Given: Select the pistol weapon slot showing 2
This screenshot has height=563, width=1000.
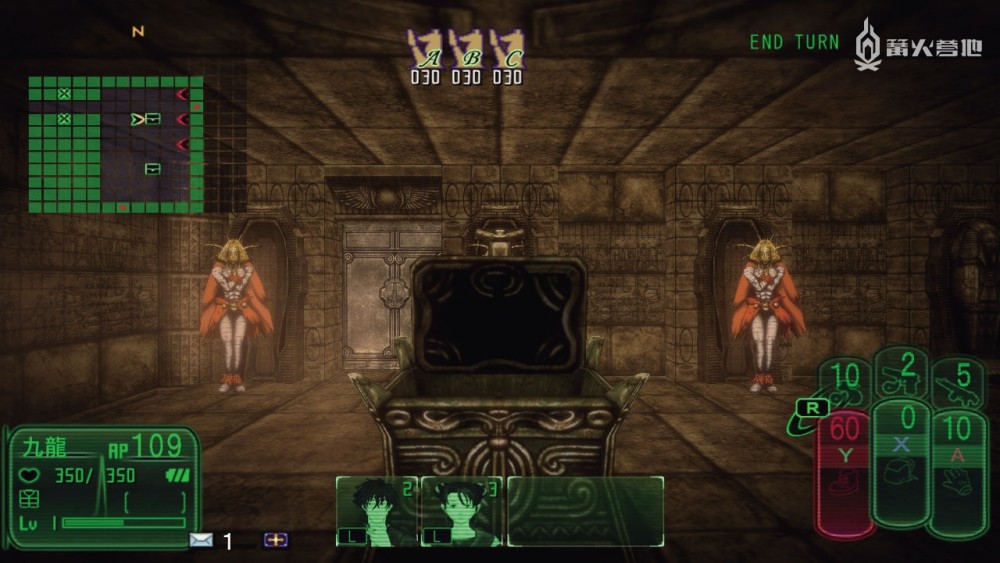Looking at the screenshot, I should point(903,373).
